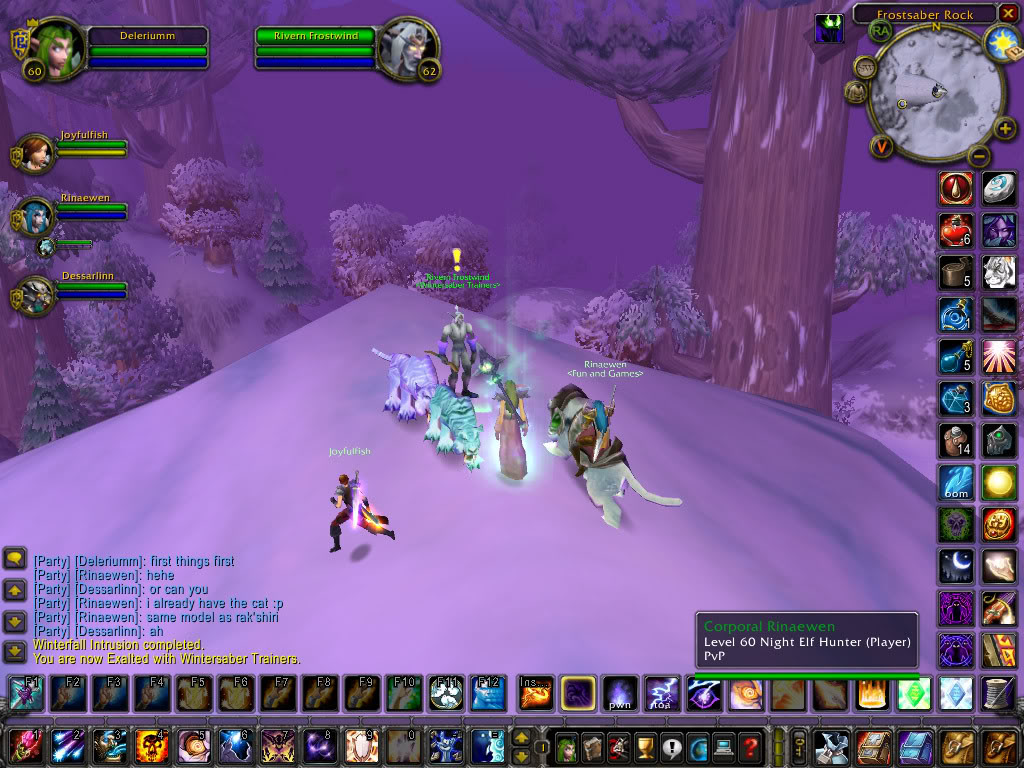The width and height of the screenshot is (1024, 768).
Task: Open the chat menu speech bubble button
Action: (x=15, y=560)
